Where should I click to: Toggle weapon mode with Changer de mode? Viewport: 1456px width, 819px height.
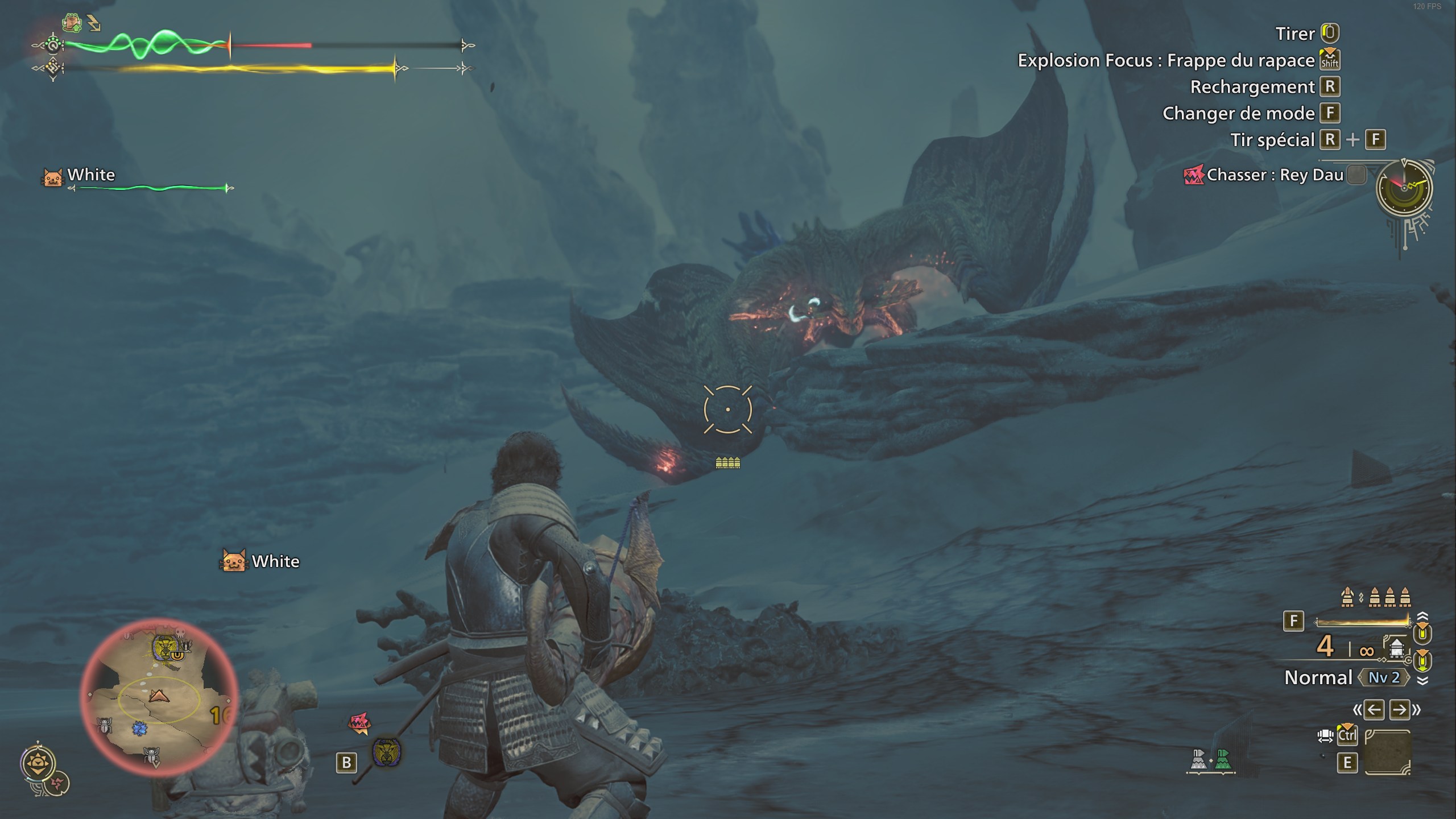[x=1239, y=113]
